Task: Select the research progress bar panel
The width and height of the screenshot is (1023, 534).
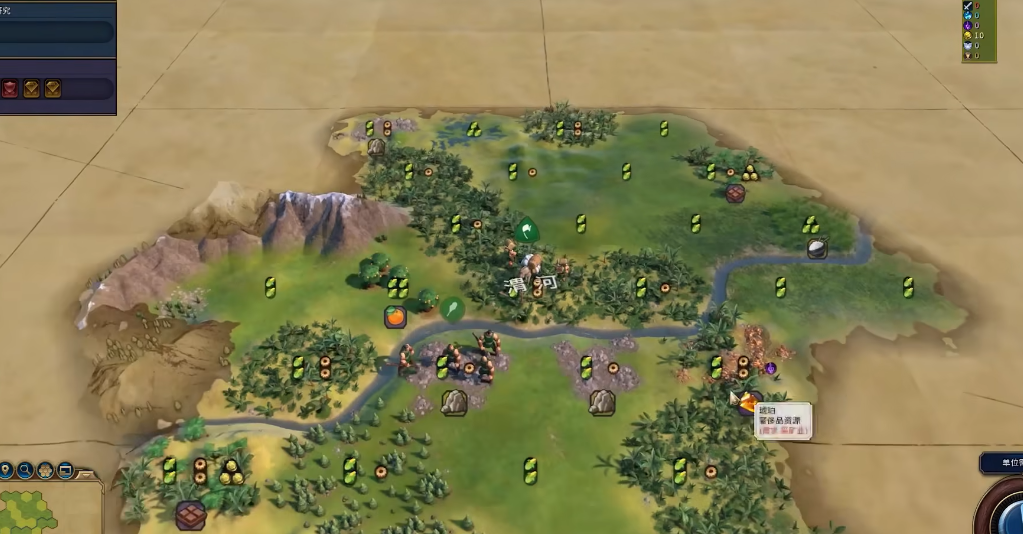Action: (x=57, y=32)
